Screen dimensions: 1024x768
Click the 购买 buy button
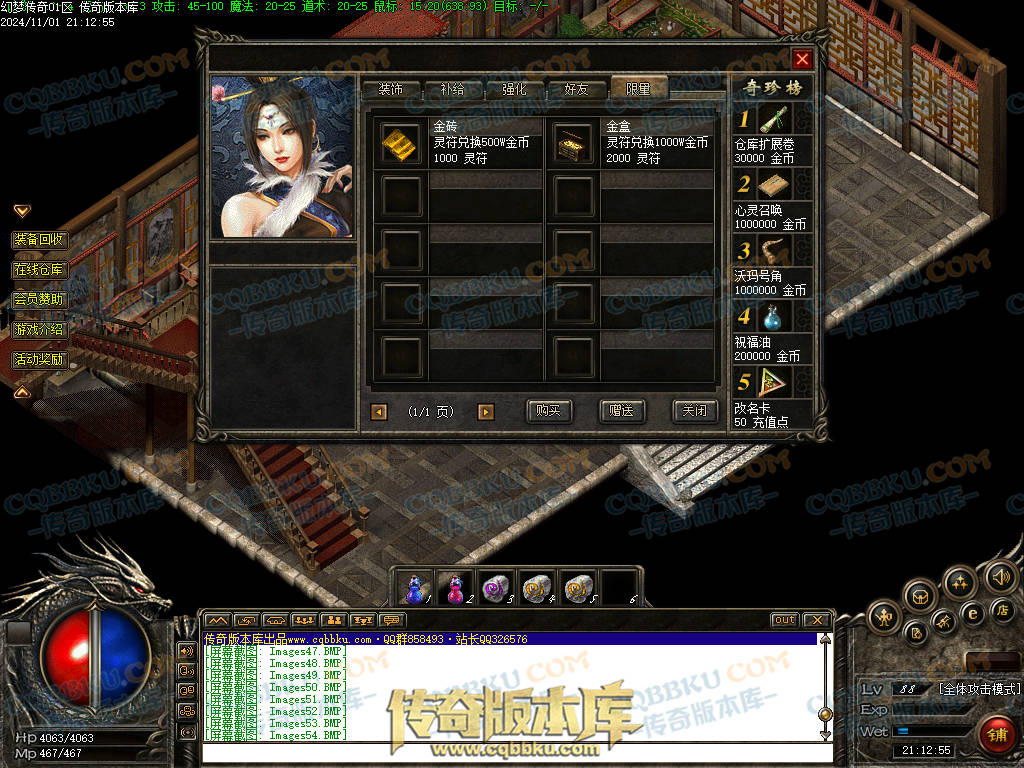tap(548, 411)
